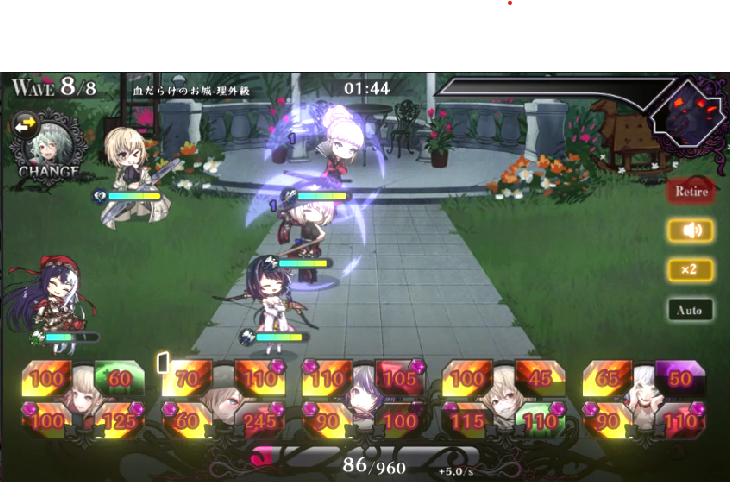Toggle the sound speaker button

691,231
